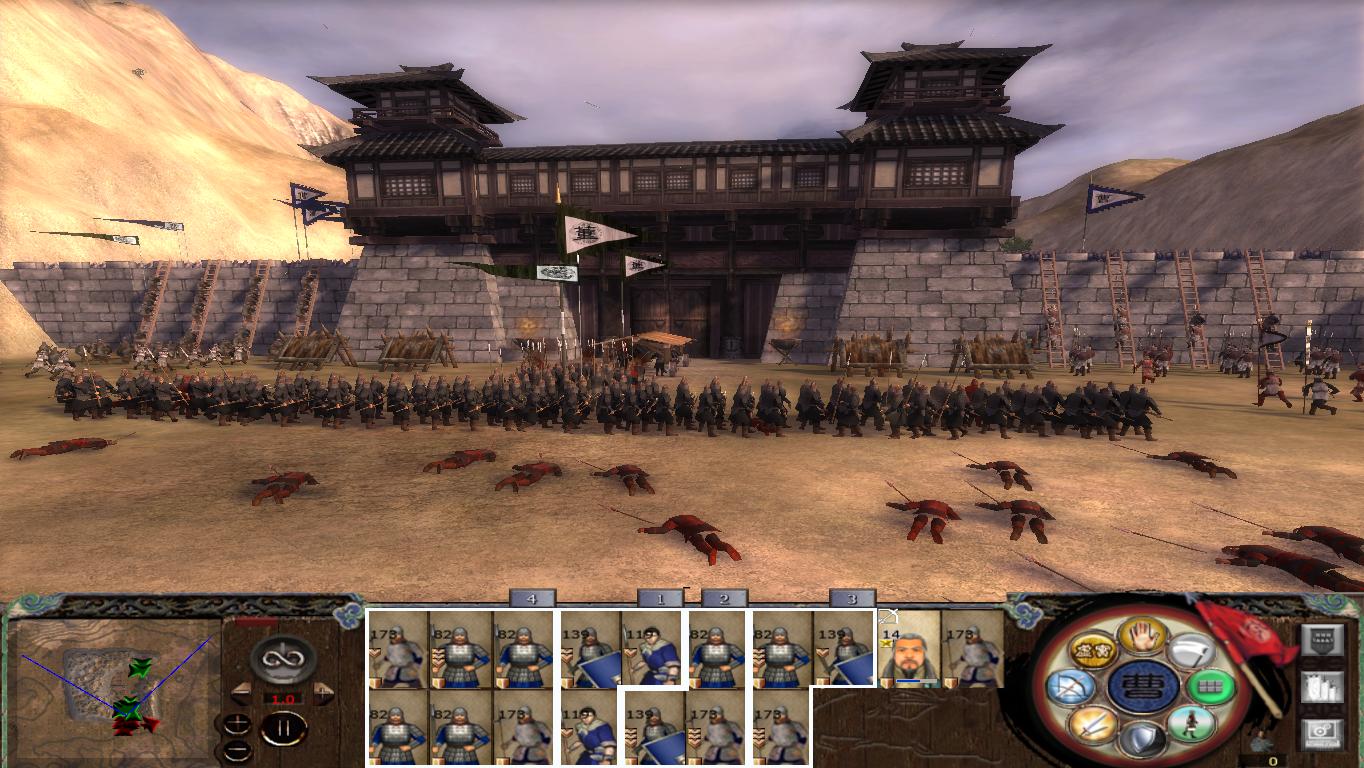This screenshot has height=768, width=1364.
Task: Pause the battle with the pause button
Action: coord(284,729)
